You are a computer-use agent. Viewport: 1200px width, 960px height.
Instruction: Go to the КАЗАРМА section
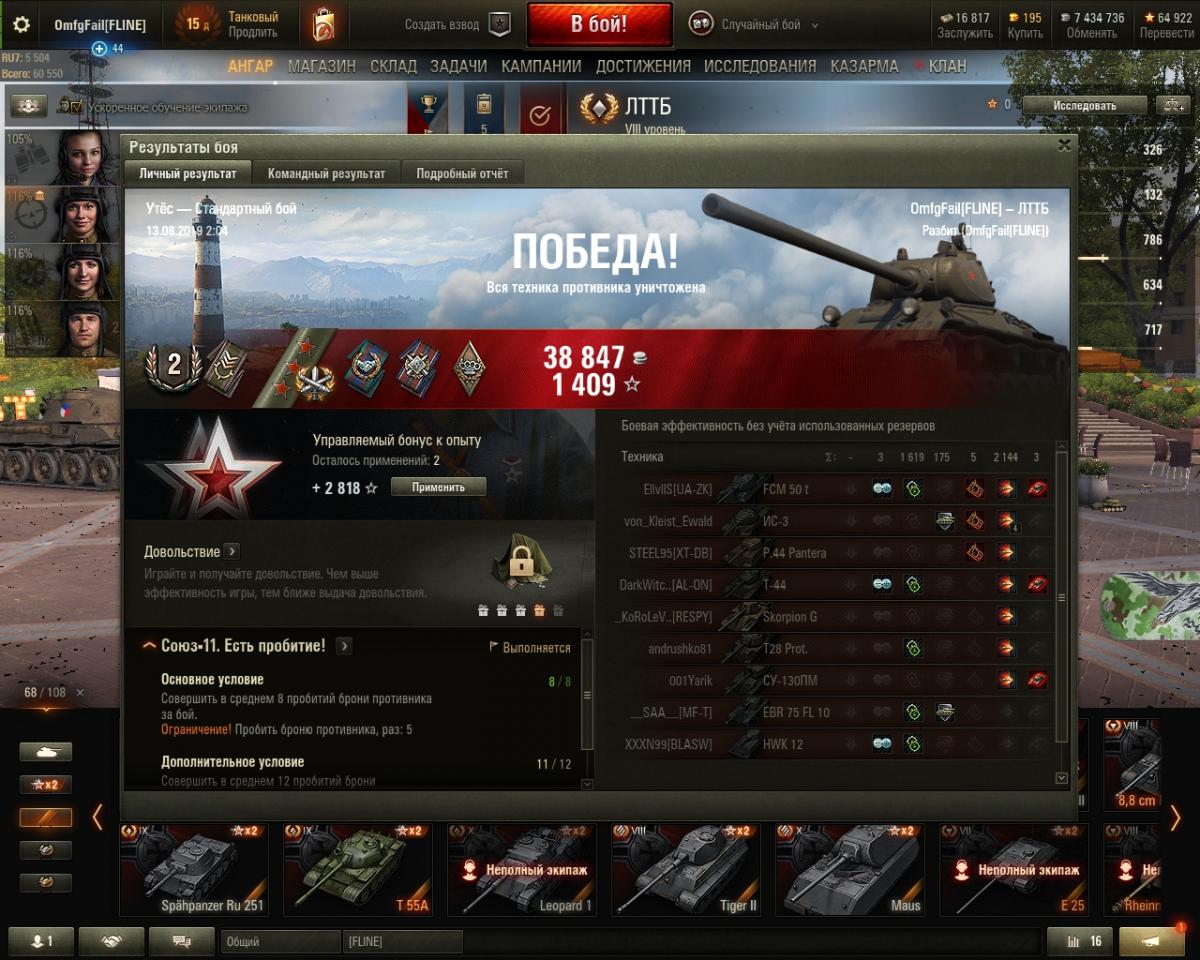tap(864, 66)
